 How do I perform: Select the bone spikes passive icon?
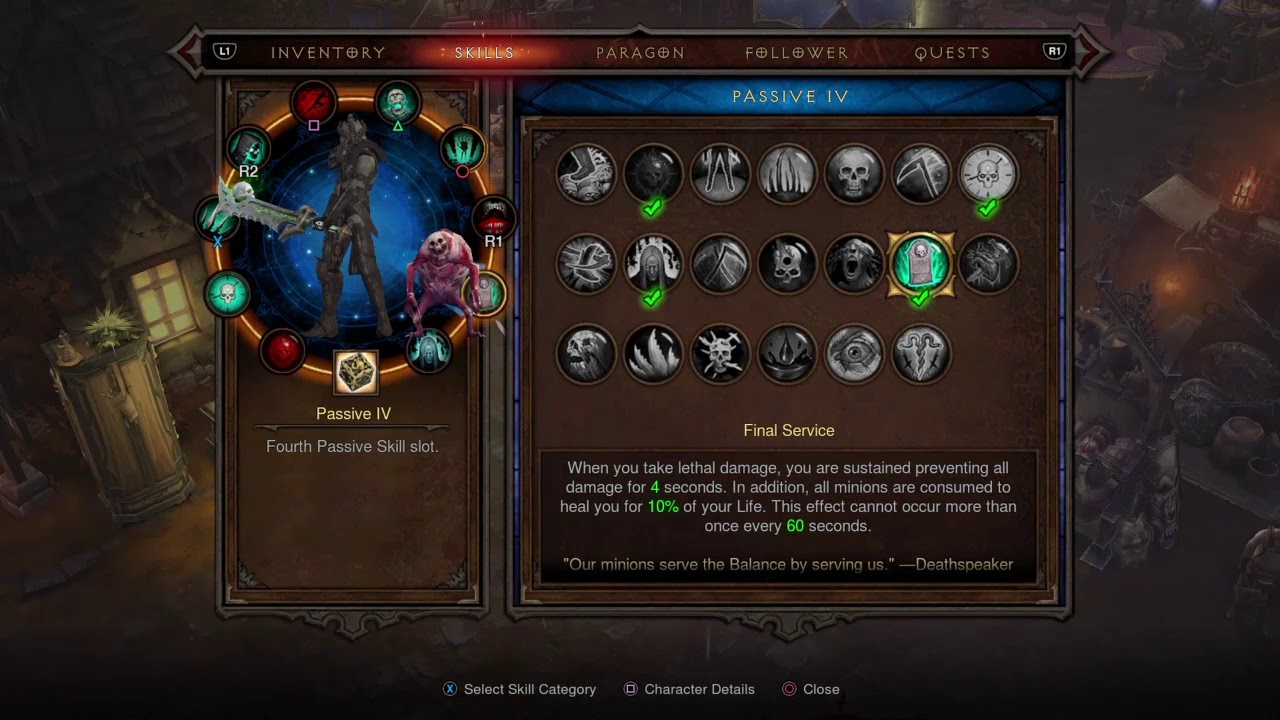(787, 174)
